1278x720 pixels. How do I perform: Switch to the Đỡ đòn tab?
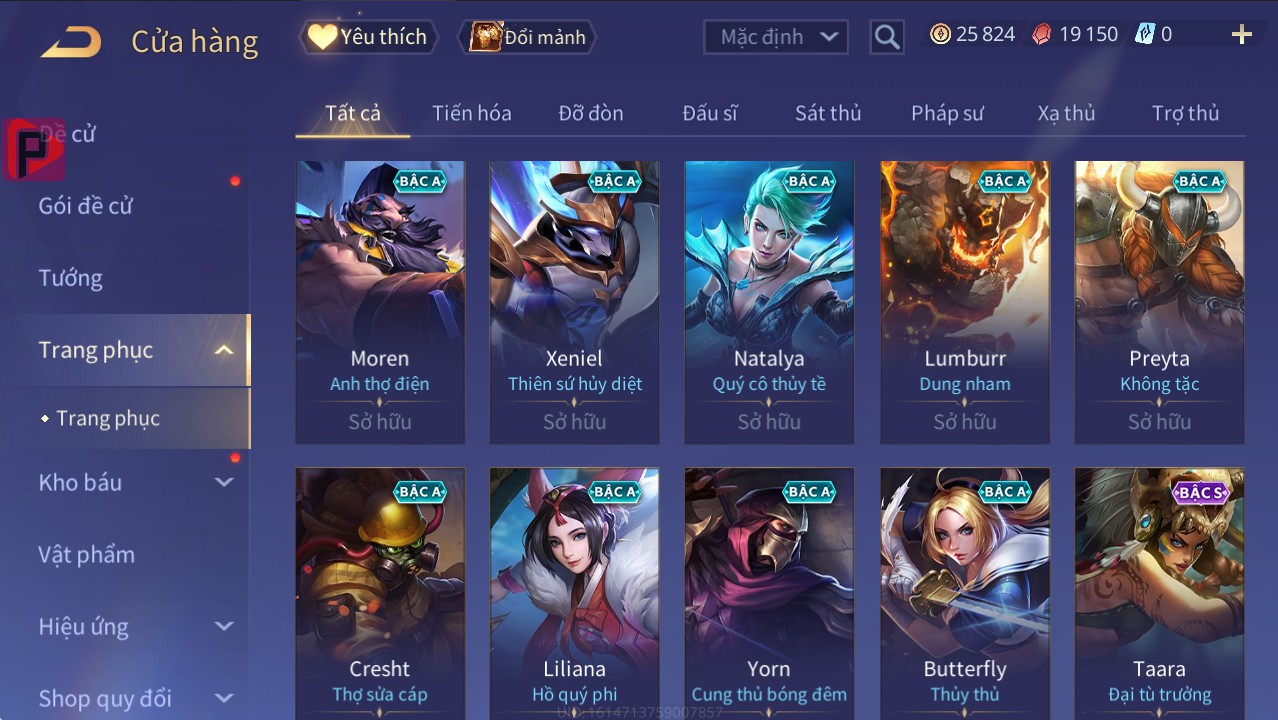click(590, 113)
